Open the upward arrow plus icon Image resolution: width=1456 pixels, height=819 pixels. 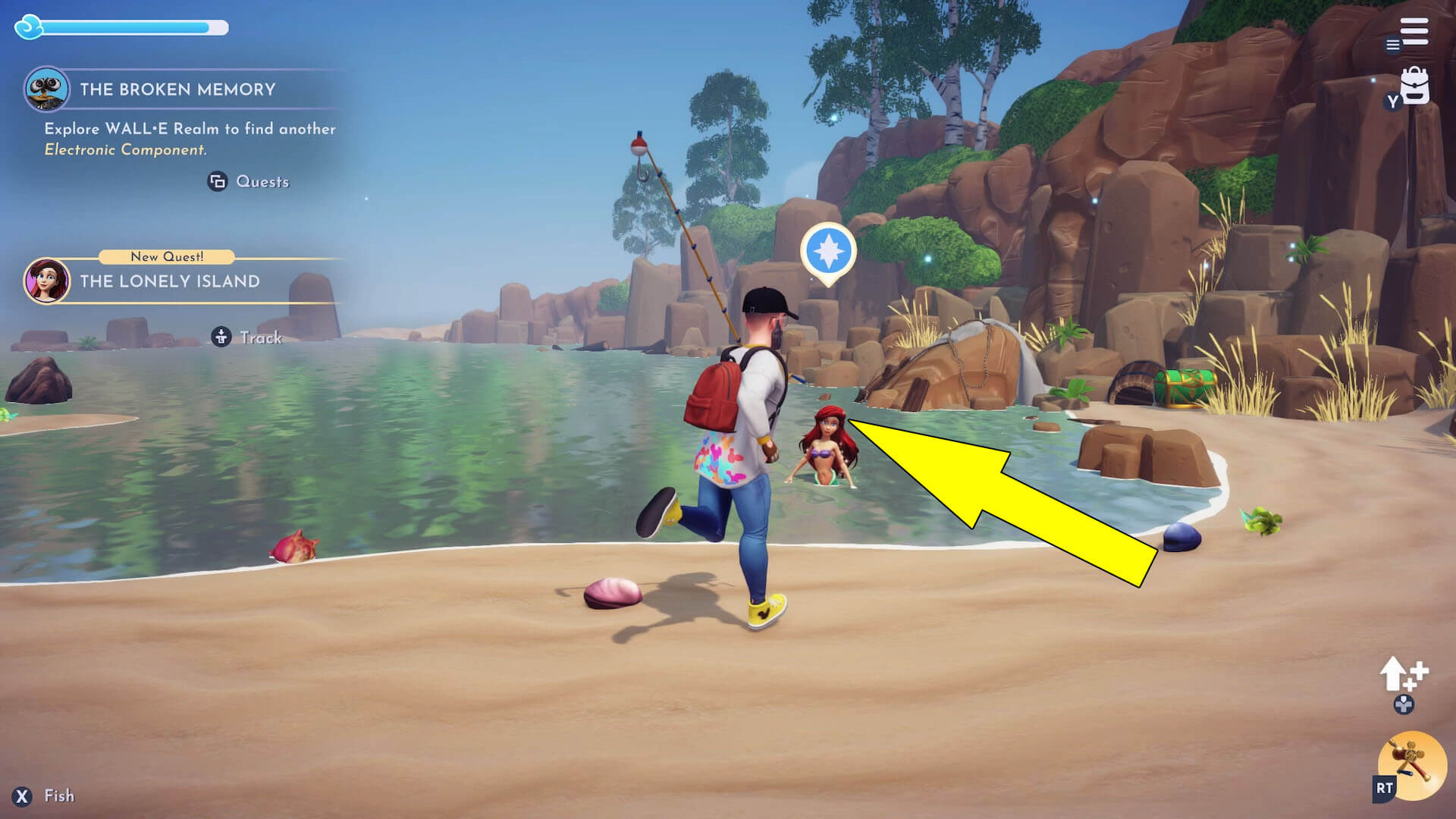point(1403,674)
